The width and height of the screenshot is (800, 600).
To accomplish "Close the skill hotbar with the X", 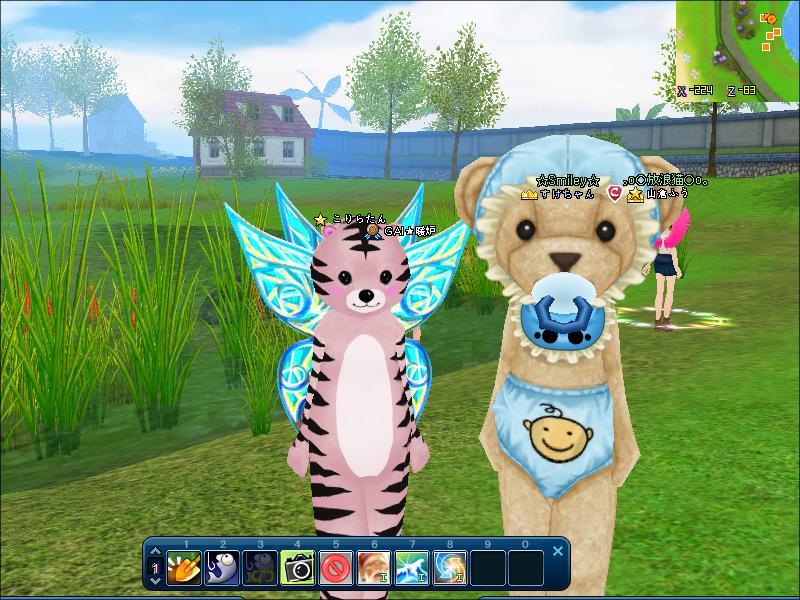I will [558, 550].
